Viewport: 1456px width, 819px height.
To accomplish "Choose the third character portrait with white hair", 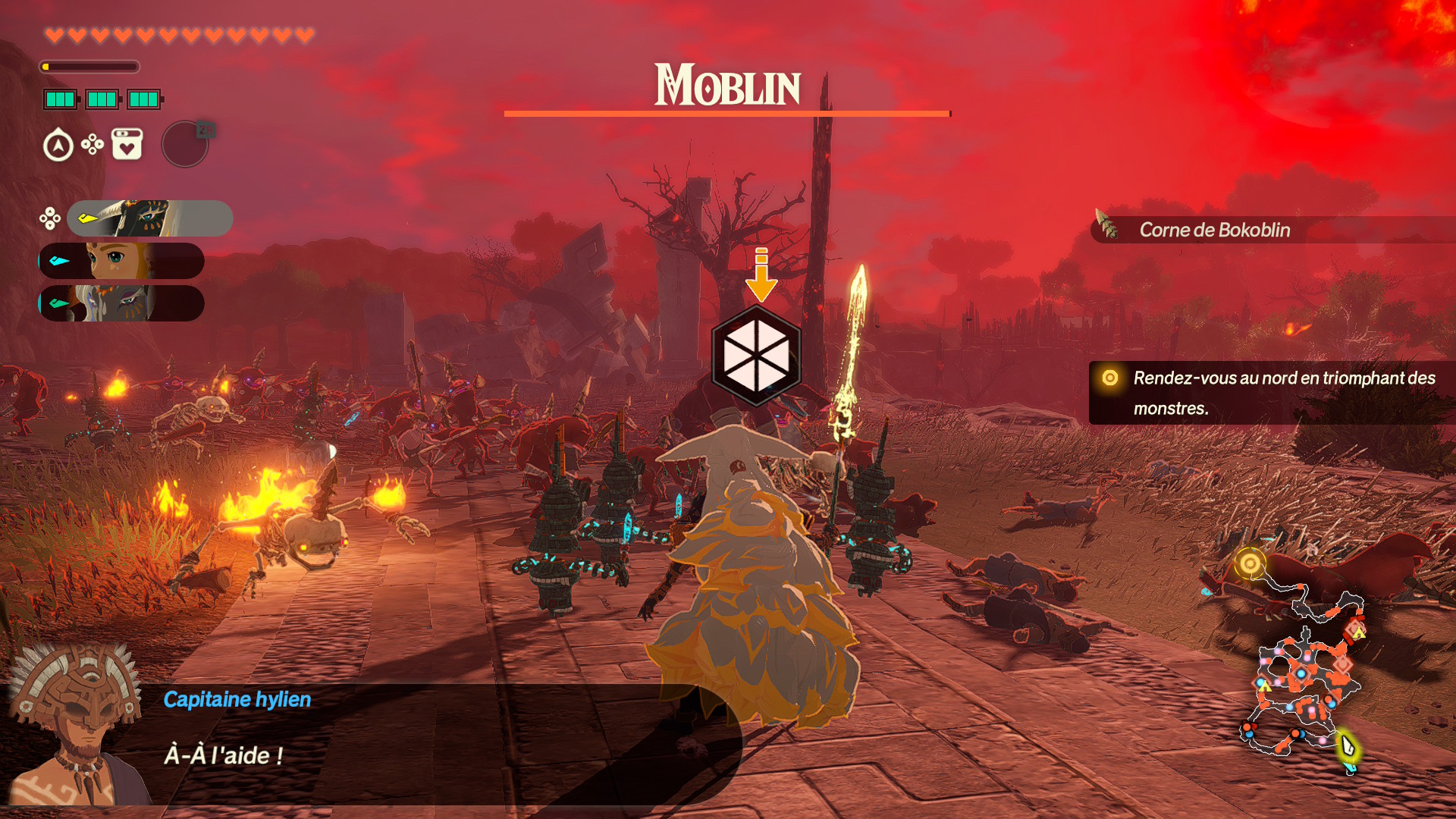I will click(x=121, y=303).
